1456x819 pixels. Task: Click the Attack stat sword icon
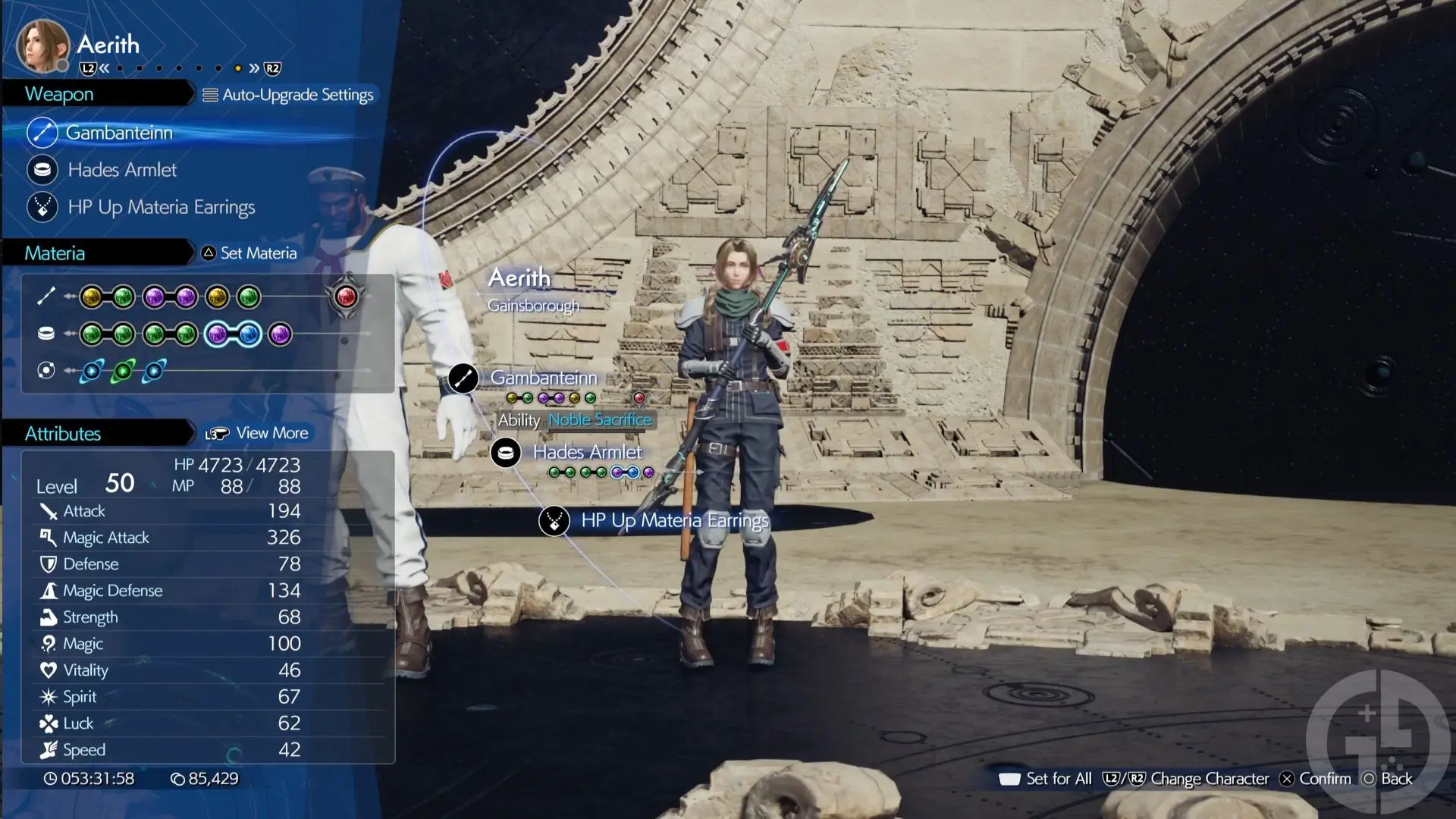click(x=49, y=511)
